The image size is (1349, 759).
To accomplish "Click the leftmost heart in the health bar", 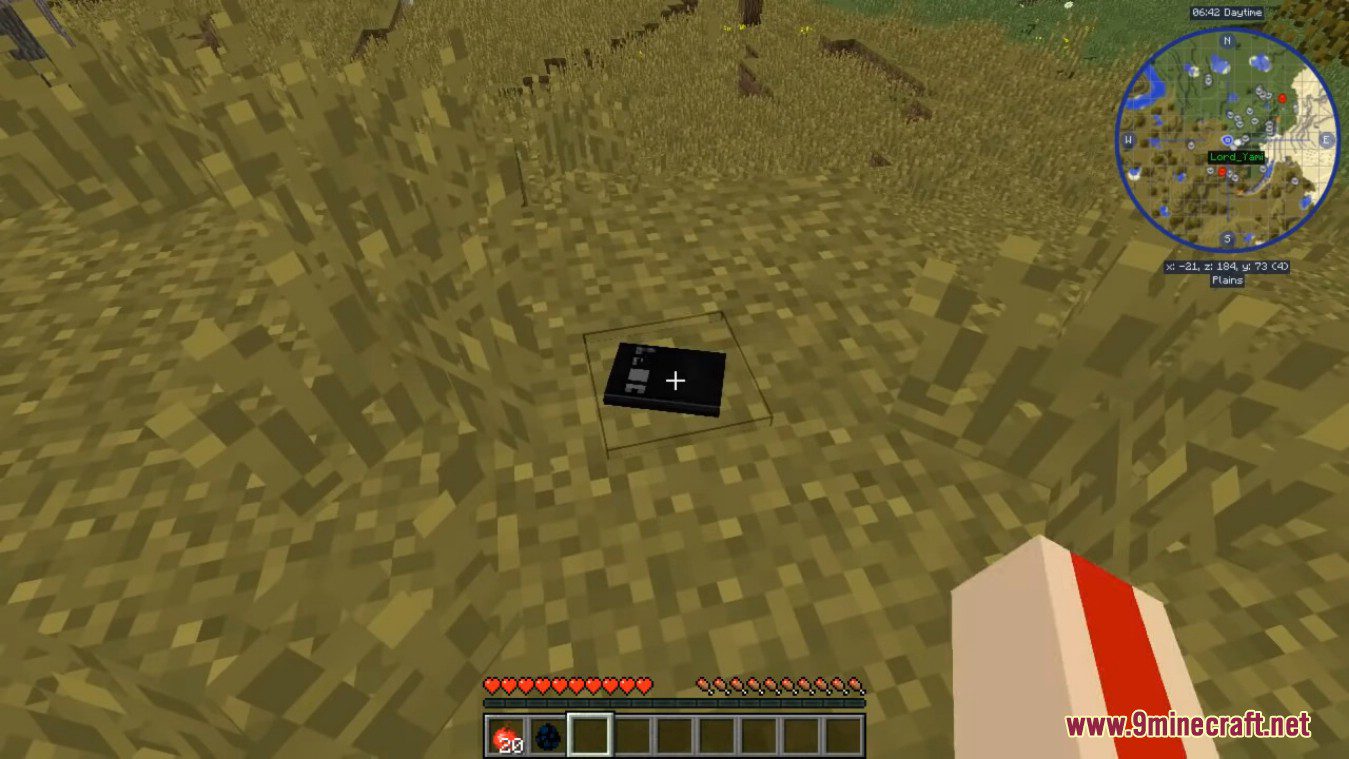I will pos(491,686).
